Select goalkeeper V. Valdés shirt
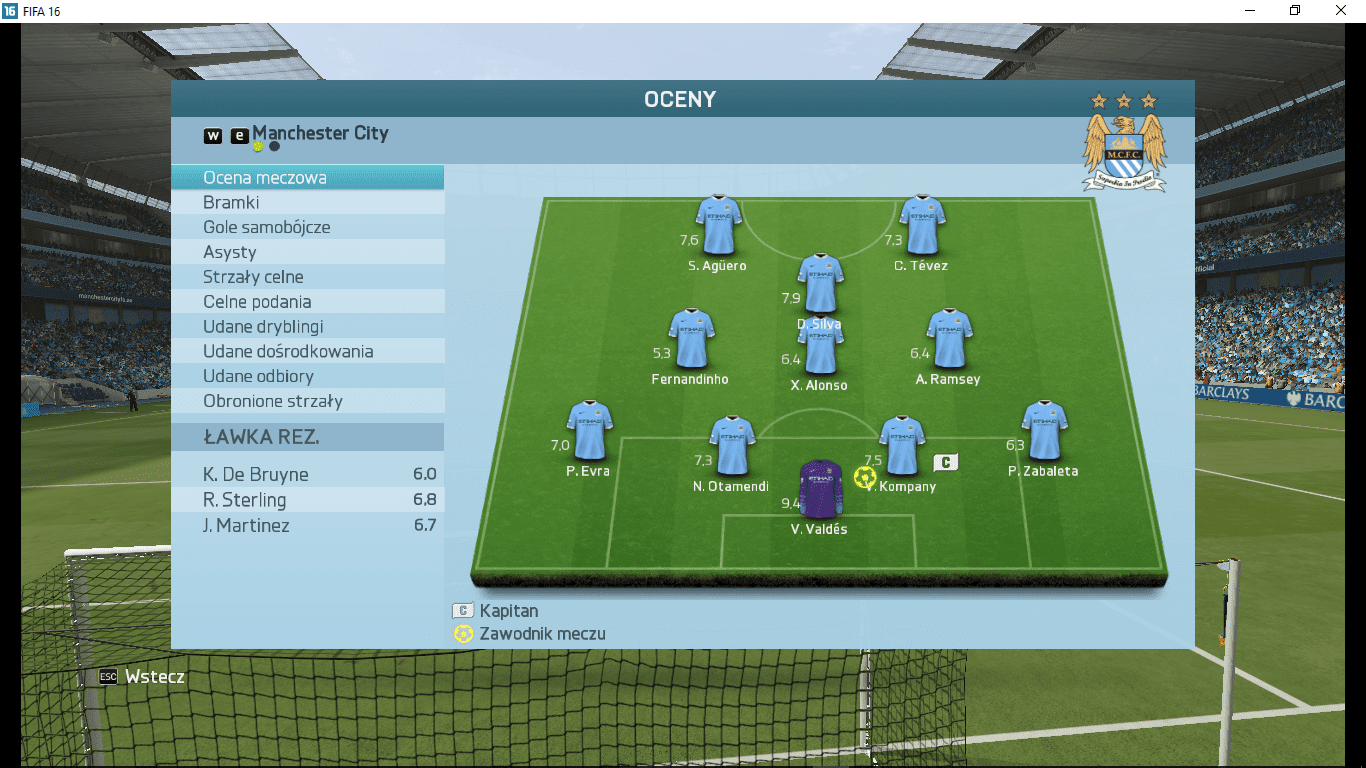This screenshot has height=768, width=1366. point(822,489)
